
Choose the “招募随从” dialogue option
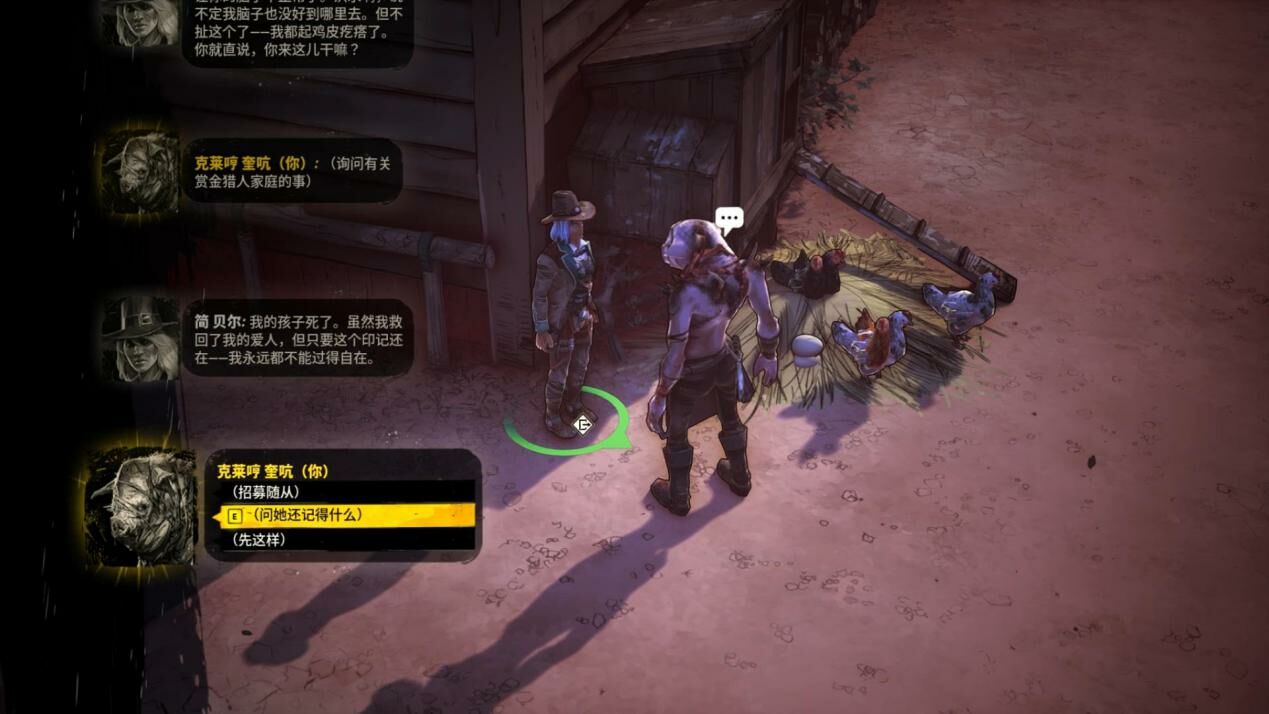coord(266,492)
